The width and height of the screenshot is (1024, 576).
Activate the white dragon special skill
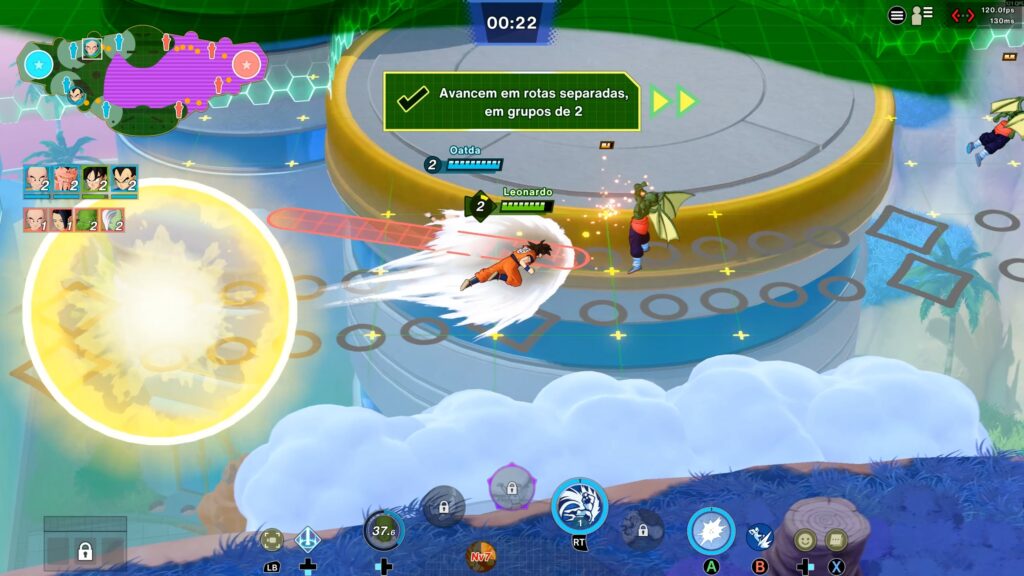point(579,505)
